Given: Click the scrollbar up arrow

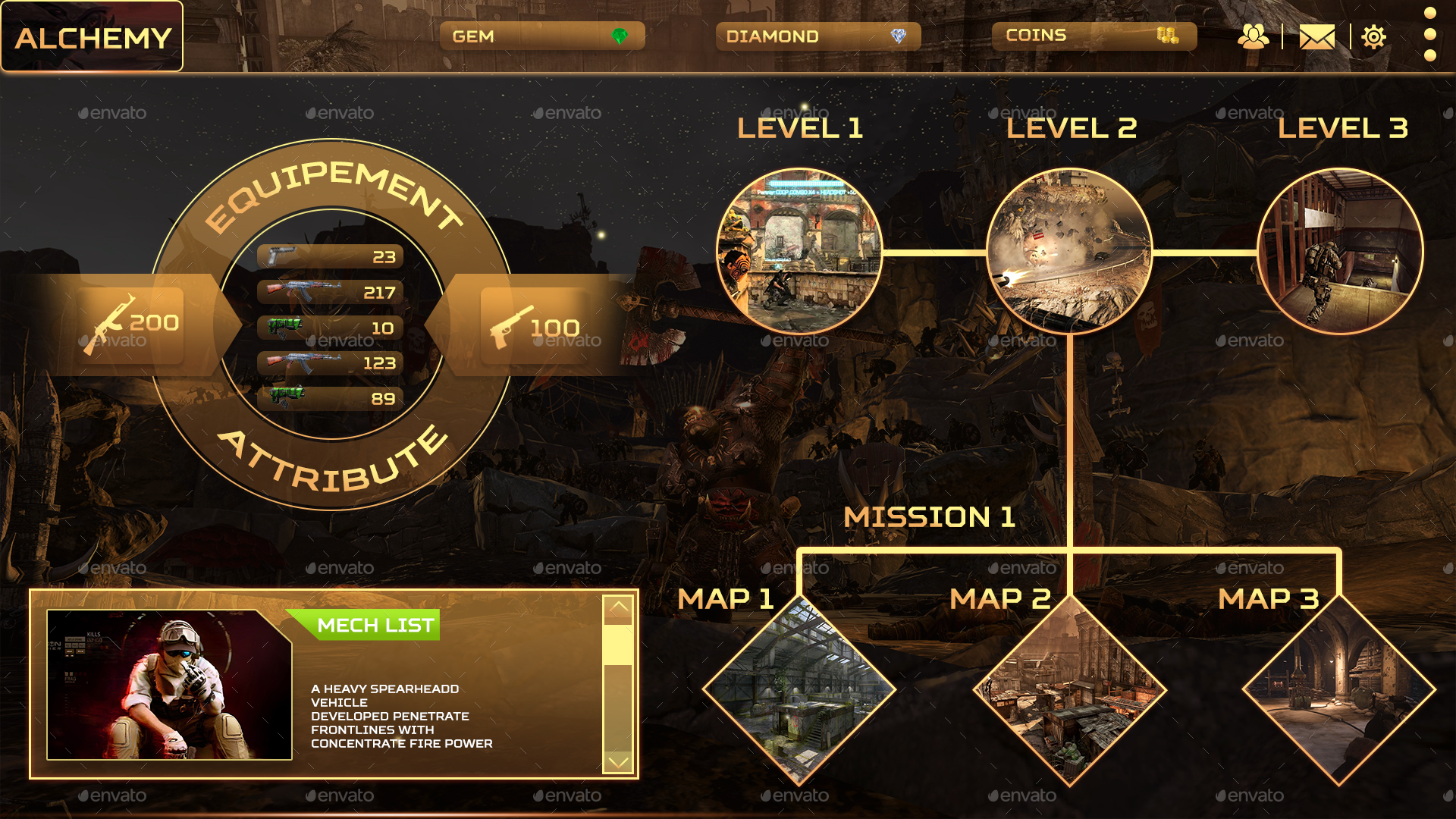Looking at the screenshot, I should 617,608.
